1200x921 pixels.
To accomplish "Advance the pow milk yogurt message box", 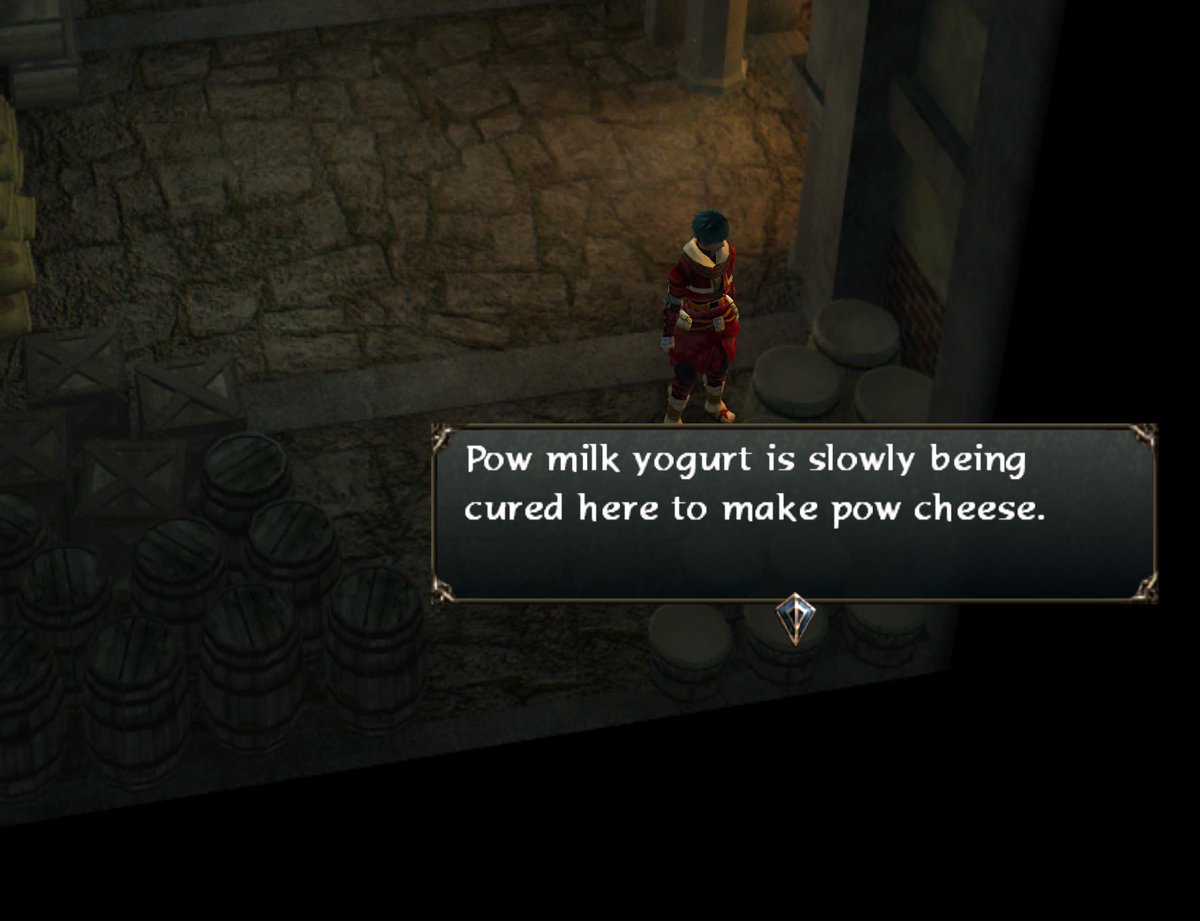I will (794, 512).
